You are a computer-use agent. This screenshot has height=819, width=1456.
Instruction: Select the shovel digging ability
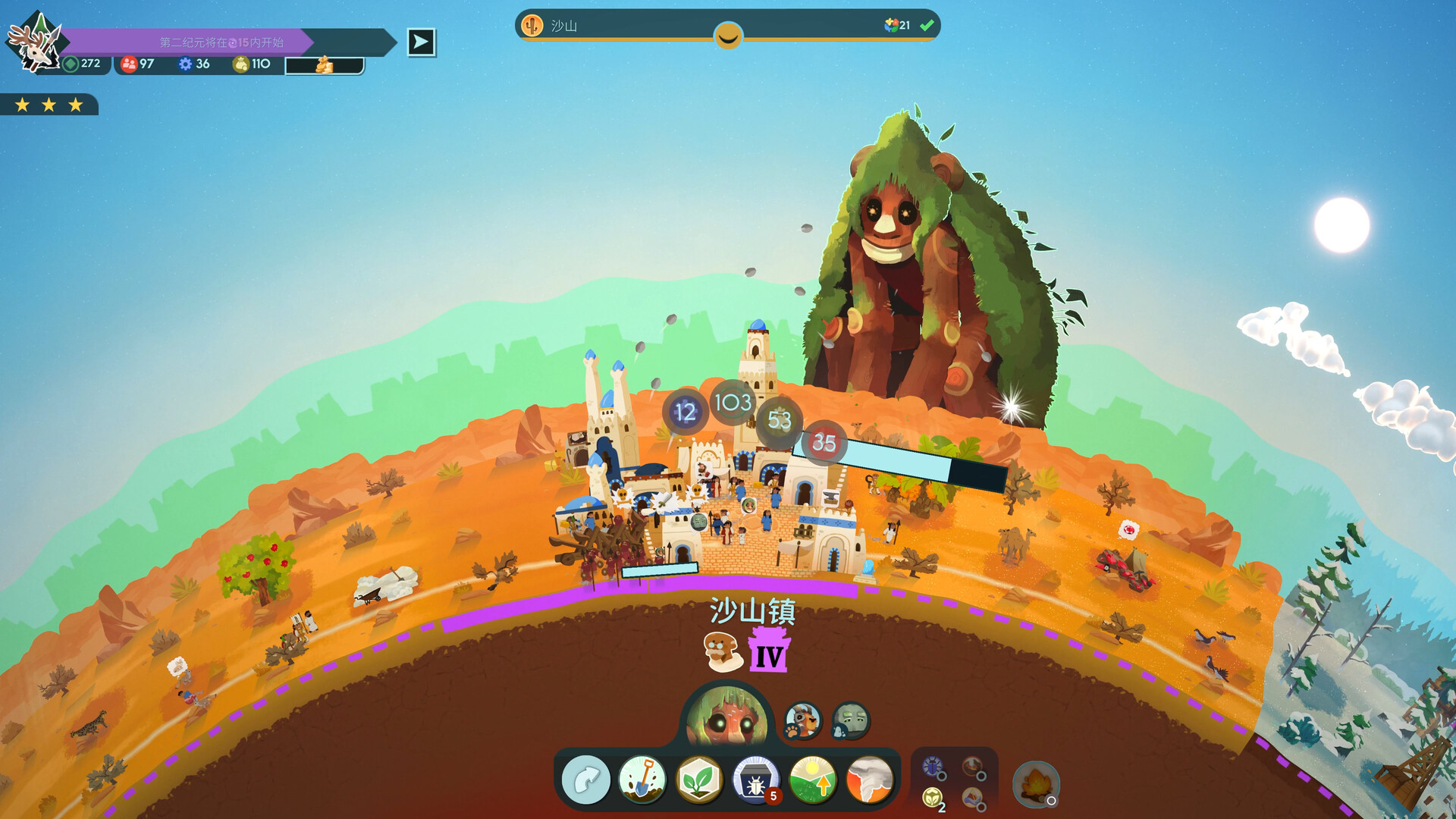[x=642, y=780]
